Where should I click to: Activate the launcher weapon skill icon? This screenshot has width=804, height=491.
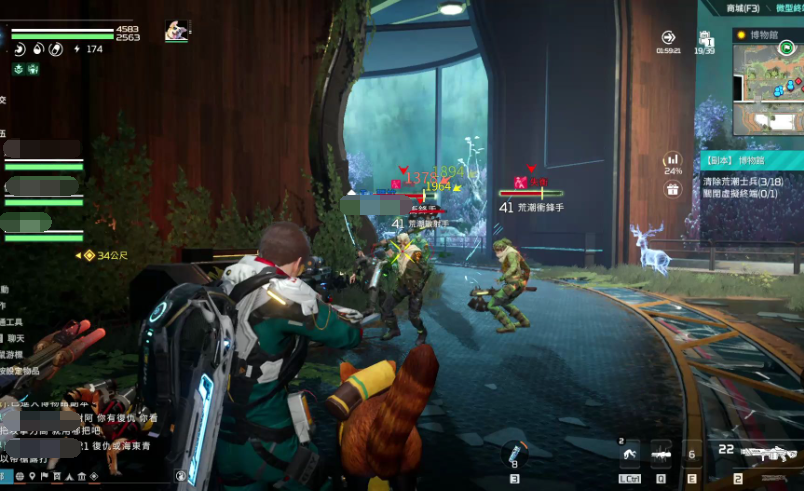coord(661,455)
